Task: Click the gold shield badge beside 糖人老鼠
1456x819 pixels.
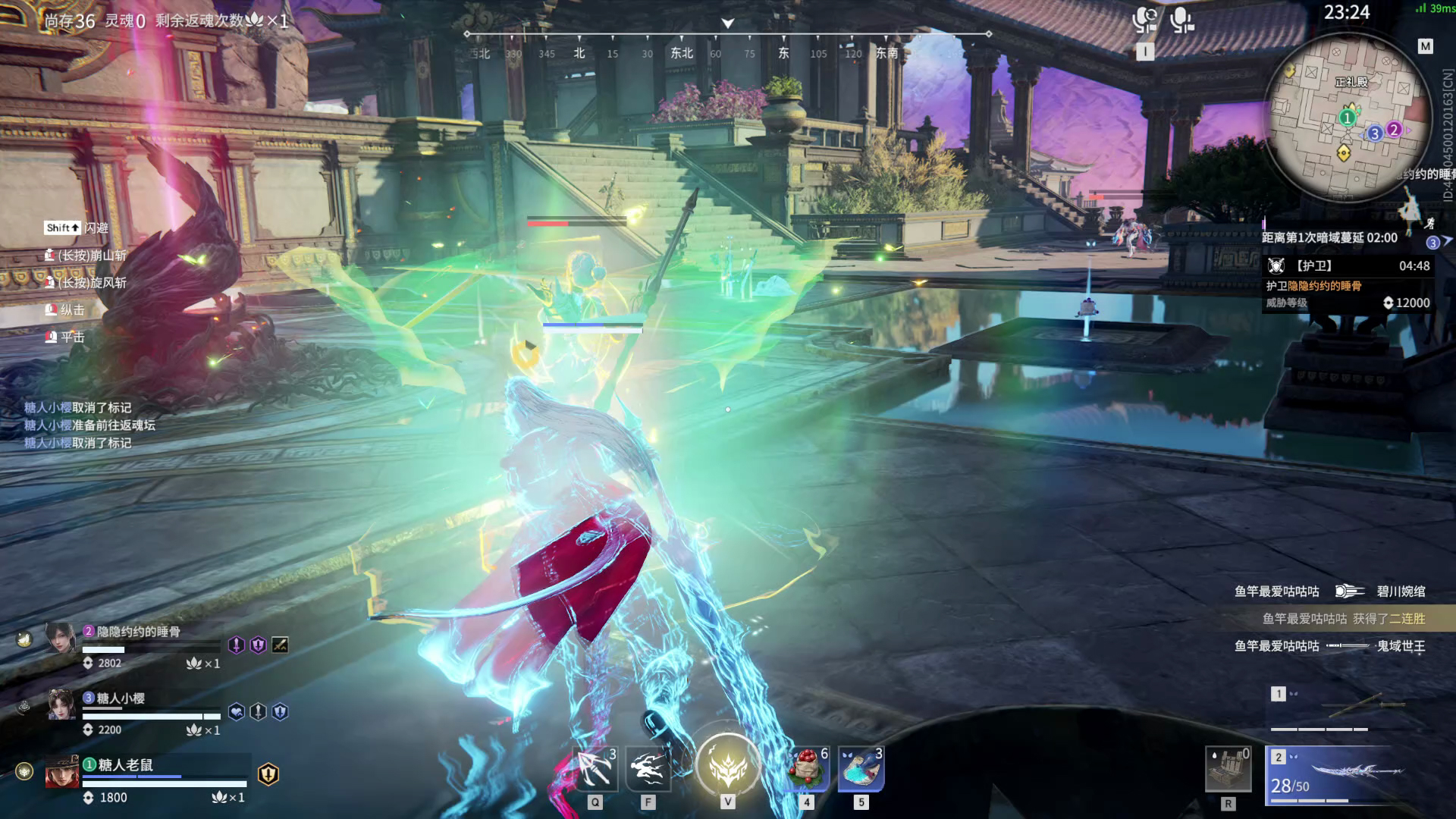Action: point(268,773)
